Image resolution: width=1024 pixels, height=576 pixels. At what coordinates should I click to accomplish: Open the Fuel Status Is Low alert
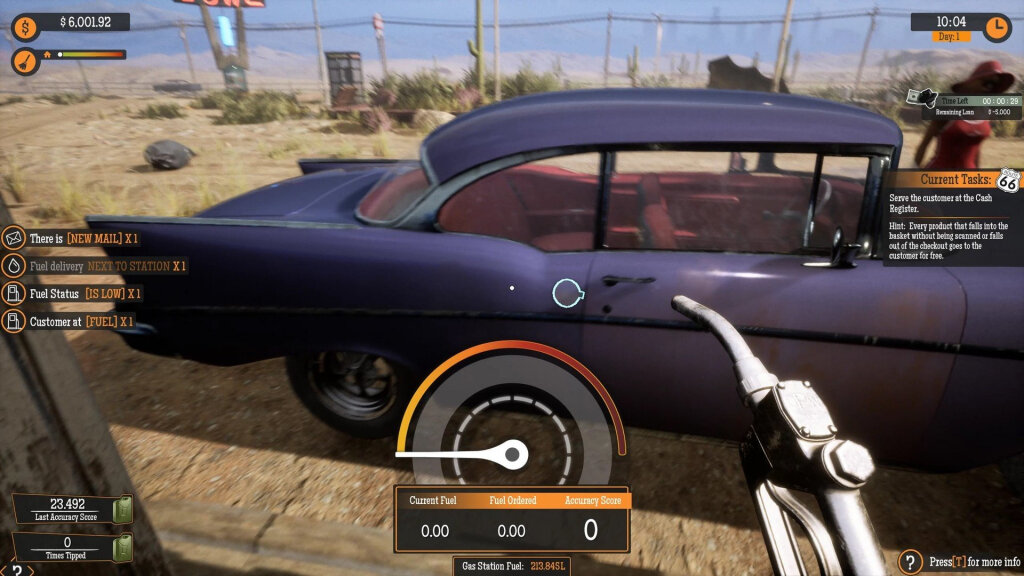73,294
